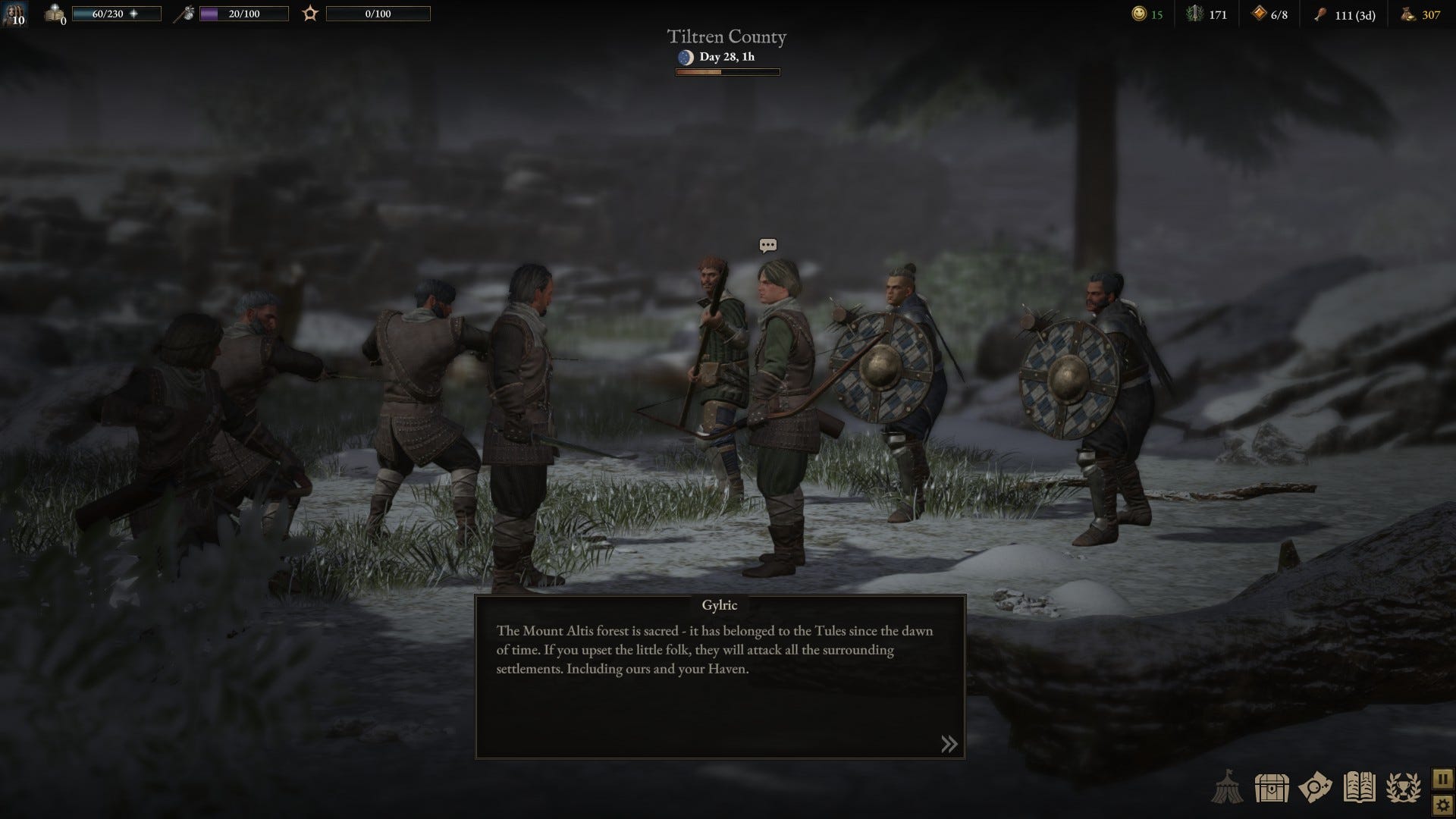Click the gold coin pouch icon
This screenshot has width=1456, height=819.
click(x=1407, y=14)
